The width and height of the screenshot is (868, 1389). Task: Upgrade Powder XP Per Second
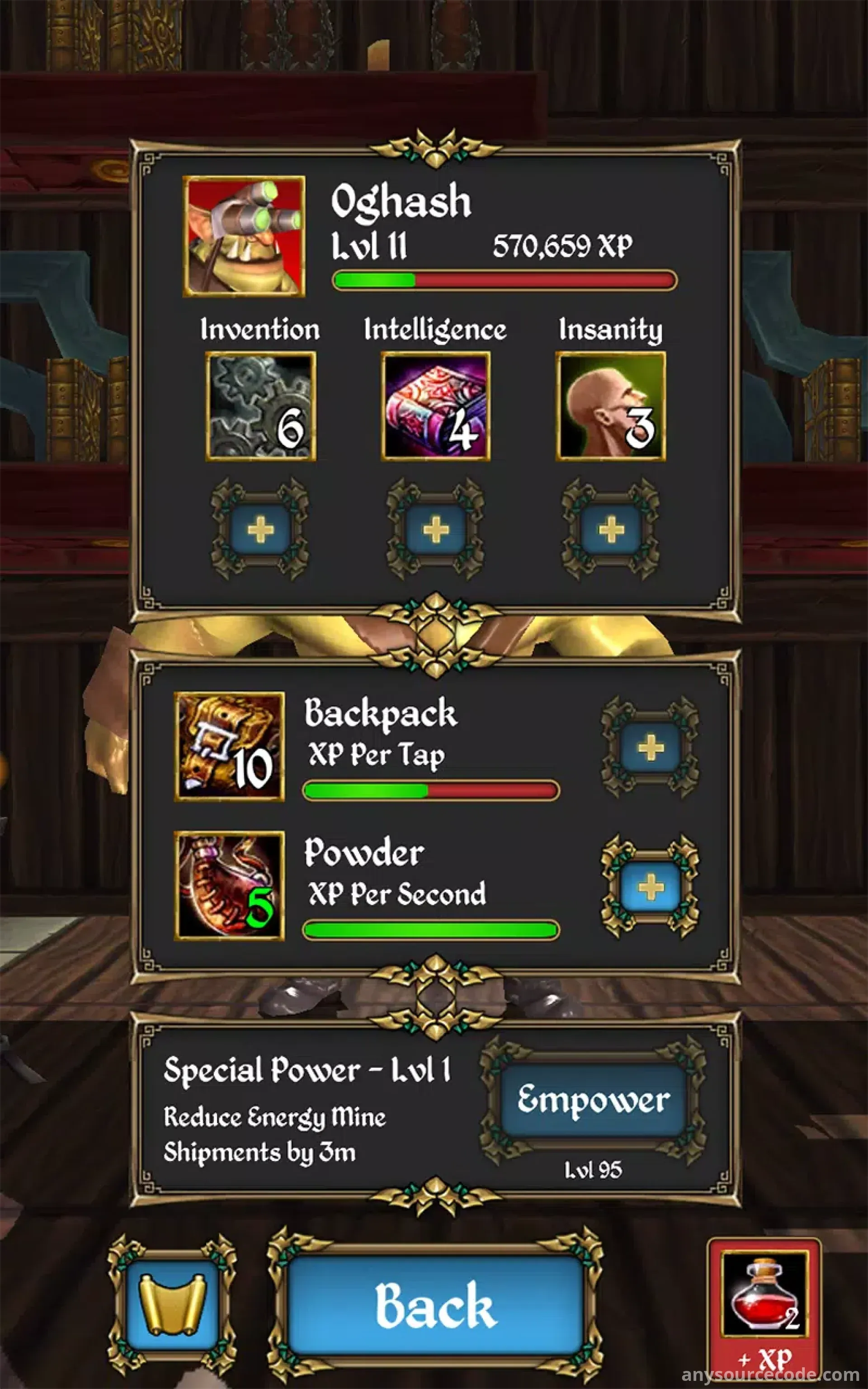pyautogui.click(x=650, y=888)
